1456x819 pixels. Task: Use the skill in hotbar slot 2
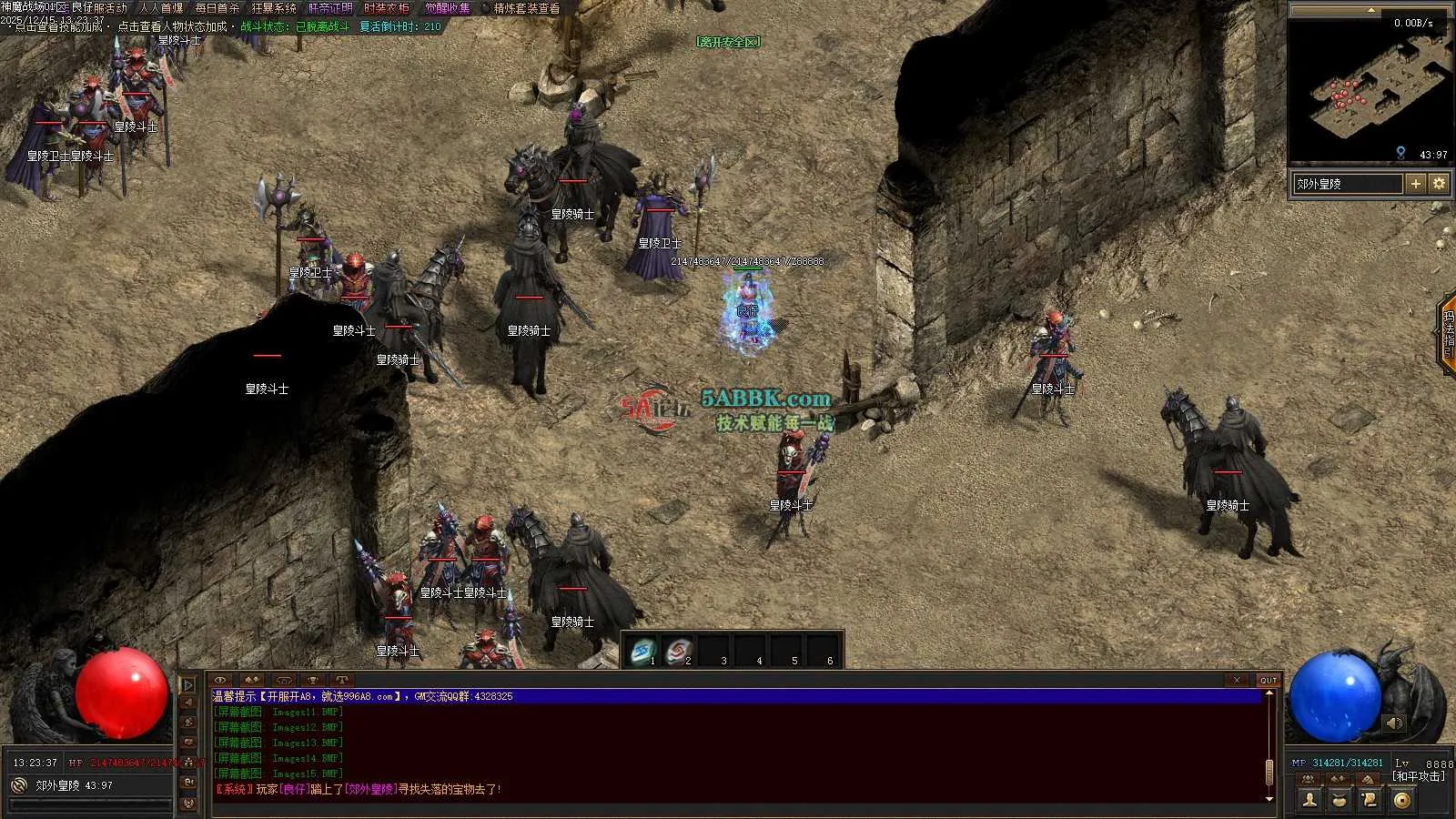(678, 651)
